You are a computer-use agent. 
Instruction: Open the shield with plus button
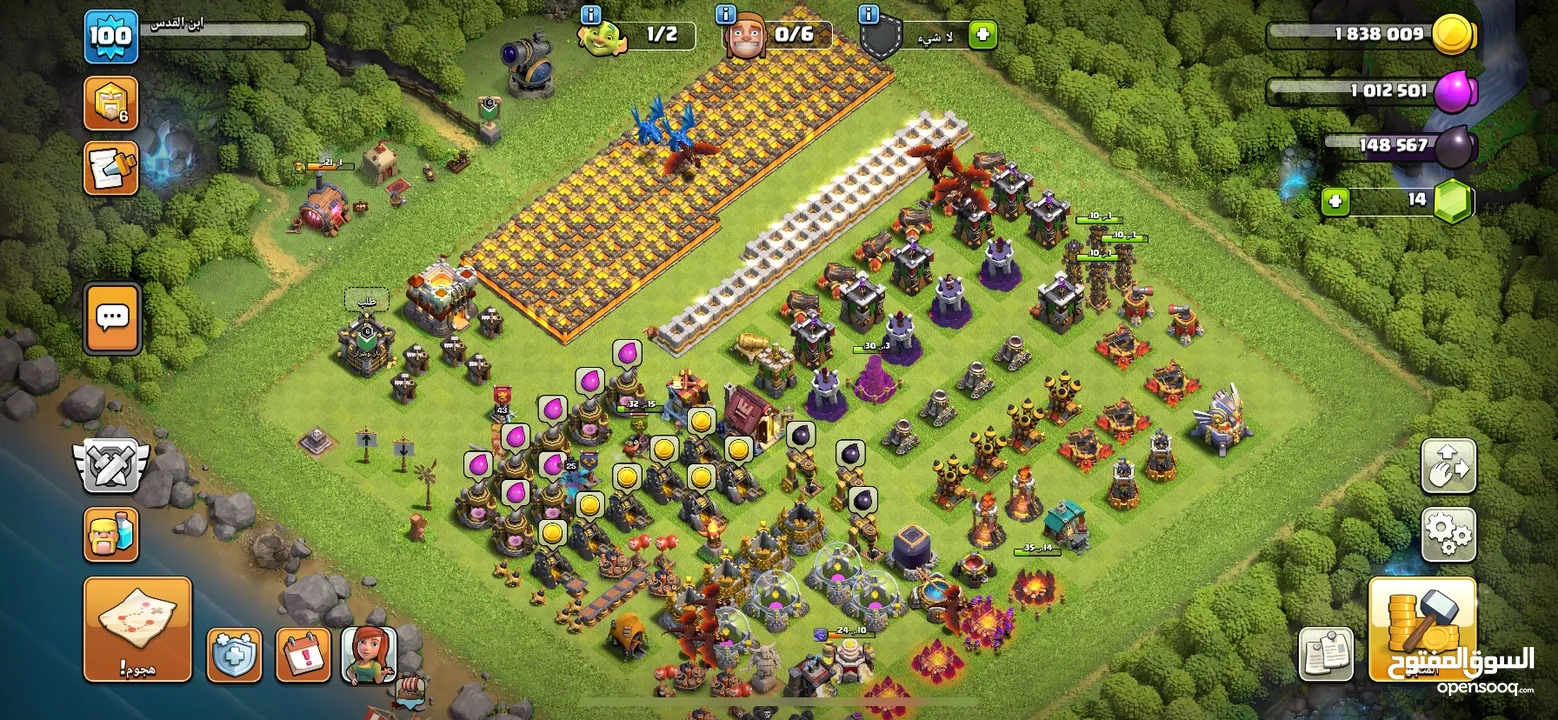[234, 655]
